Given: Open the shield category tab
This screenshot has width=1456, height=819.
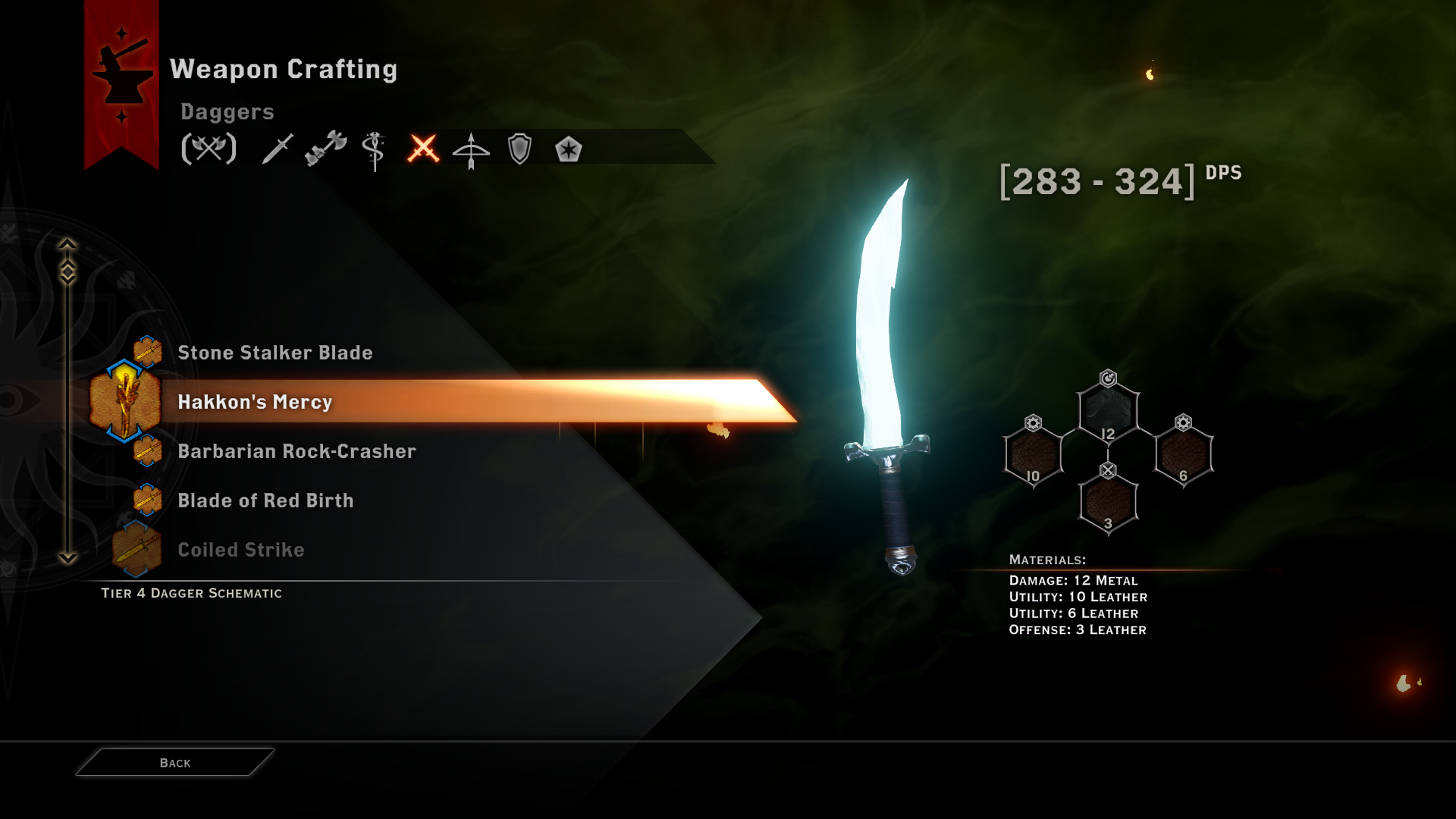Looking at the screenshot, I should click(x=519, y=149).
